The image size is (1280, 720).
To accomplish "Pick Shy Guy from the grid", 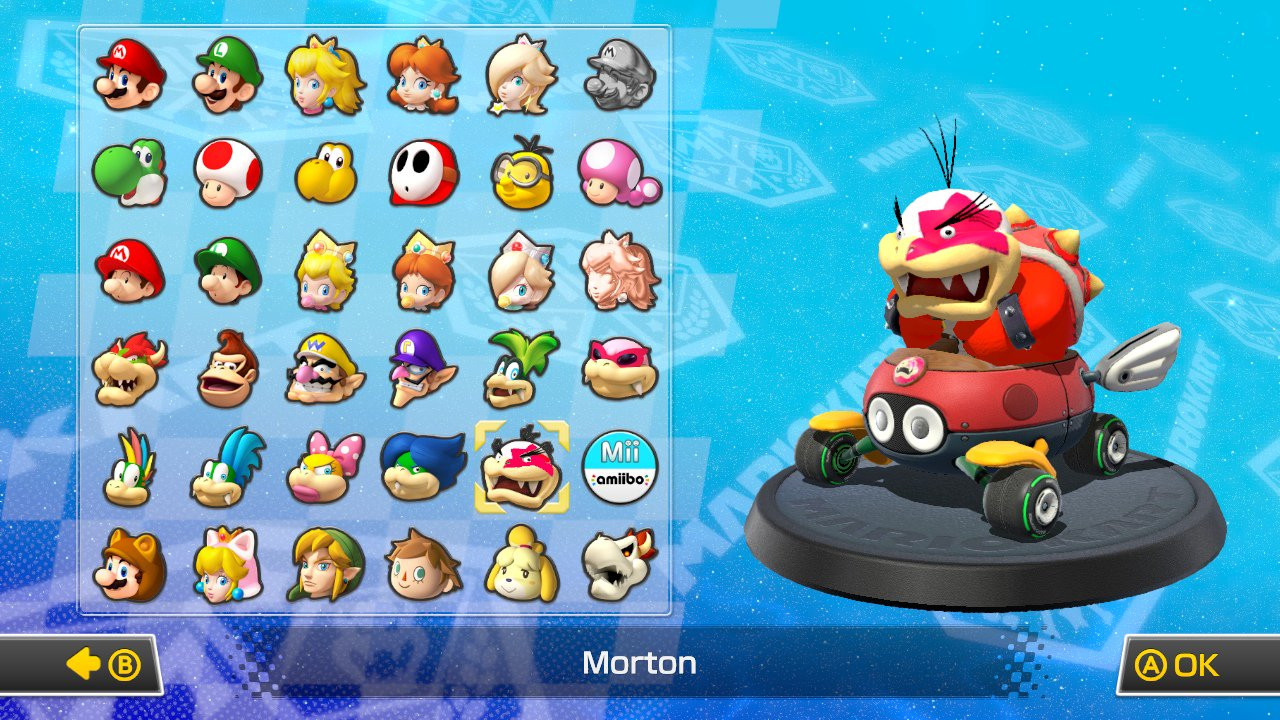I will [424, 172].
